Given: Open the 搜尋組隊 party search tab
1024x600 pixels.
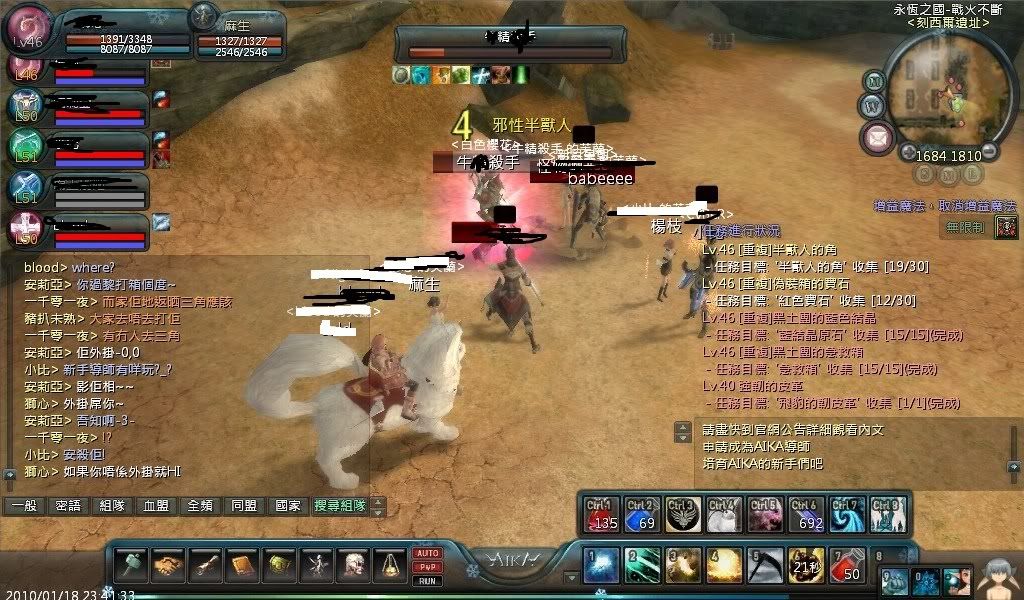Looking at the screenshot, I should coord(340,506).
